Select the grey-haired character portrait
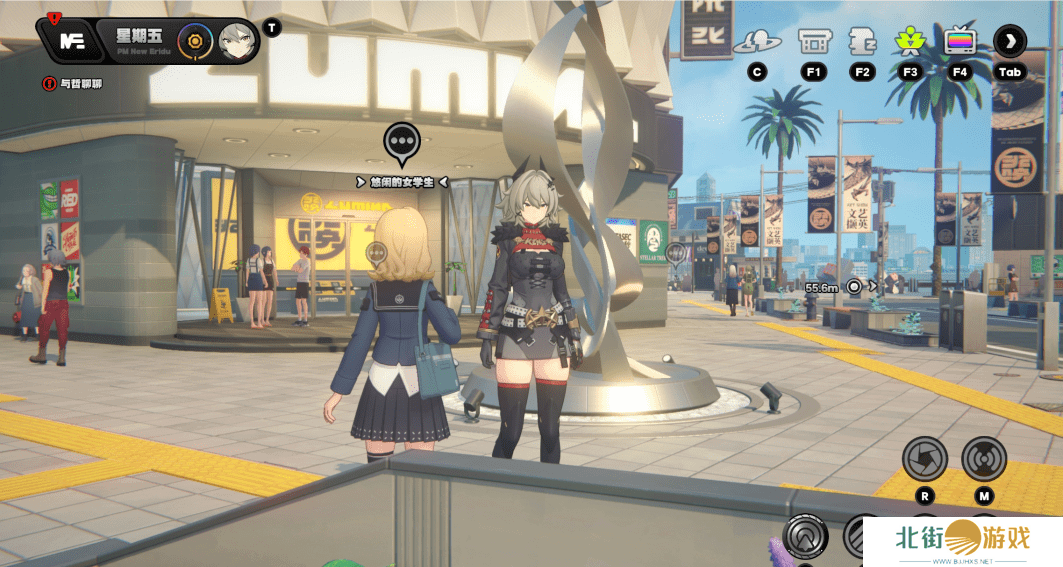This screenshot has height=567, width=1063. [237, 41]
